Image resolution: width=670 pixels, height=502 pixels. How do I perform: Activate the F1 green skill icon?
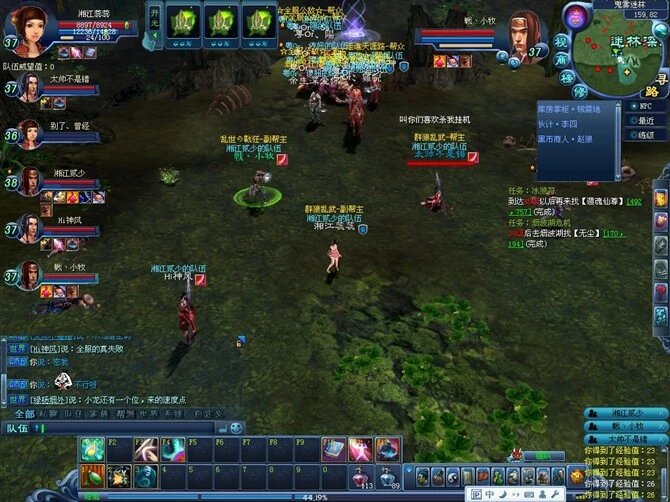92,451
